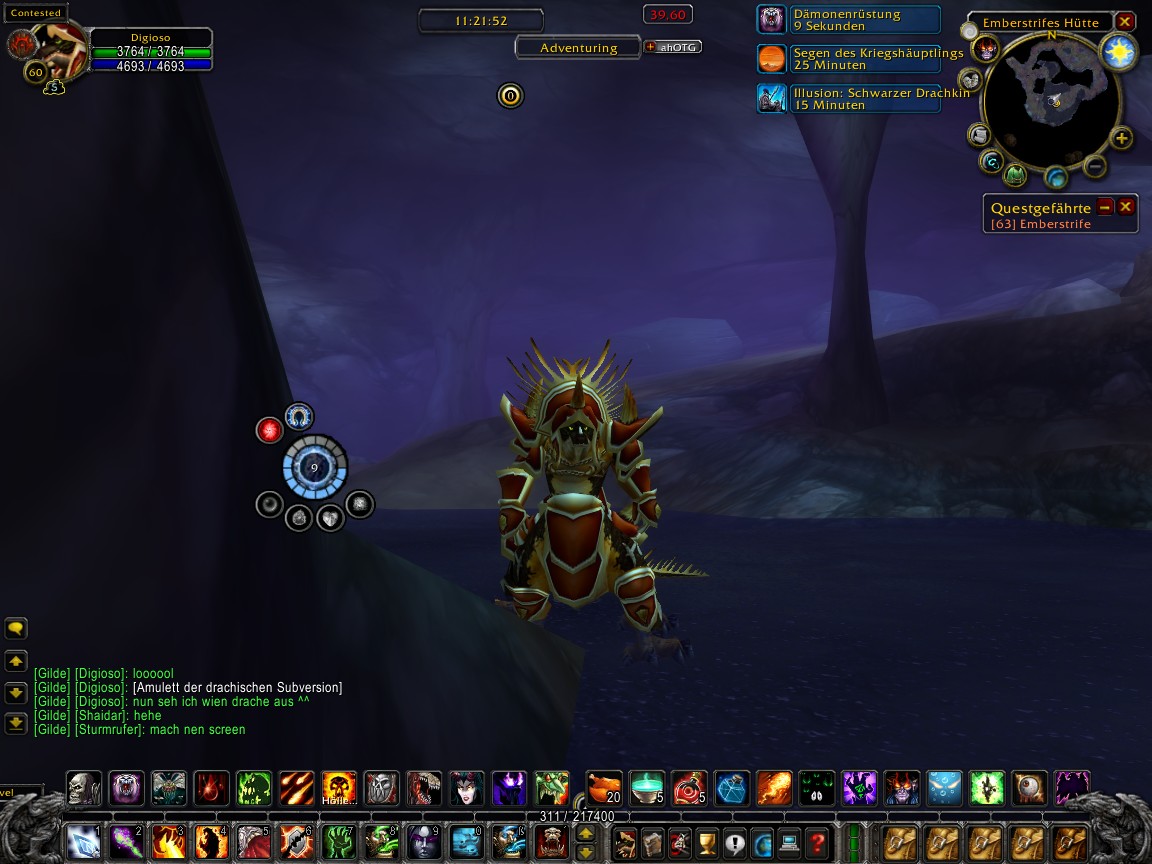
Task: Zoom out the minimap with minus button
Action: (x=1095, y=165)
